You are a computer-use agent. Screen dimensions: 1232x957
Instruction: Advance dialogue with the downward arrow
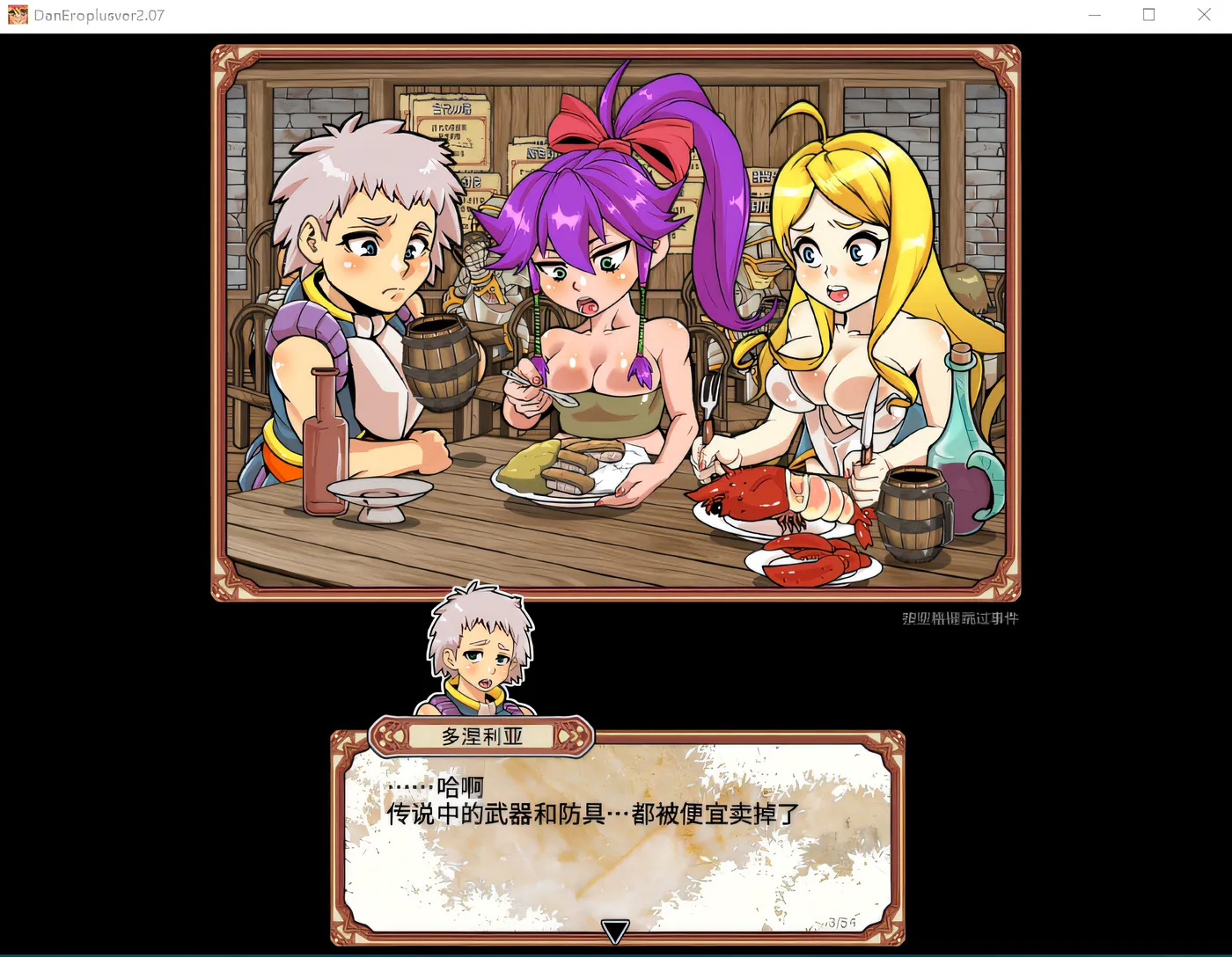click(615, 931)
